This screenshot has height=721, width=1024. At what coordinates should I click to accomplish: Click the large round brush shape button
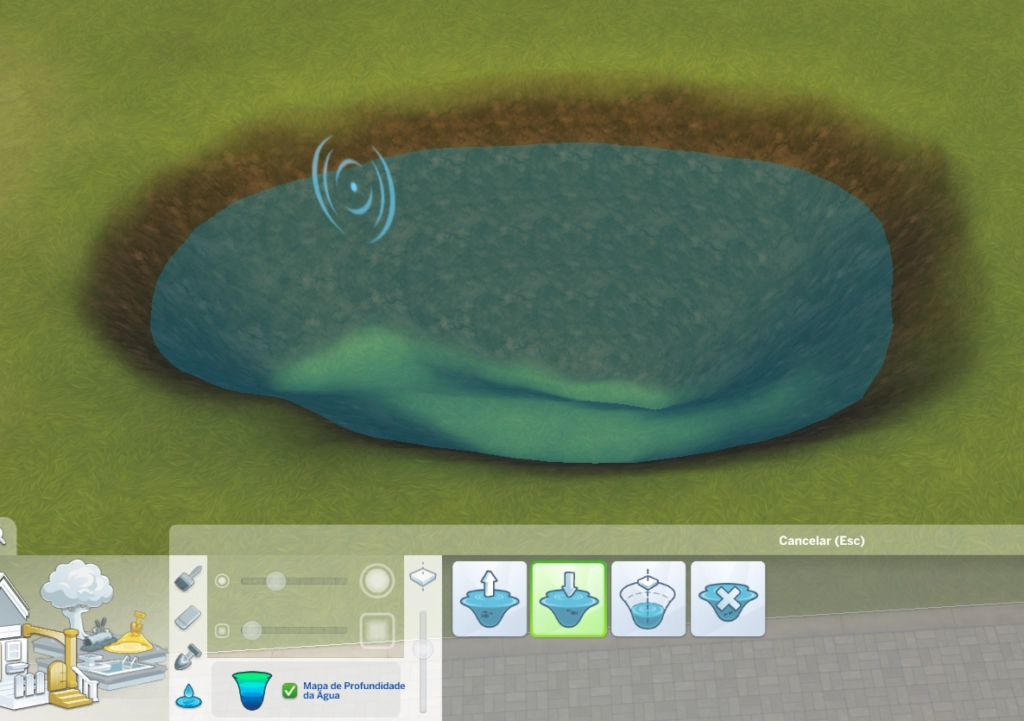[377, 581]
